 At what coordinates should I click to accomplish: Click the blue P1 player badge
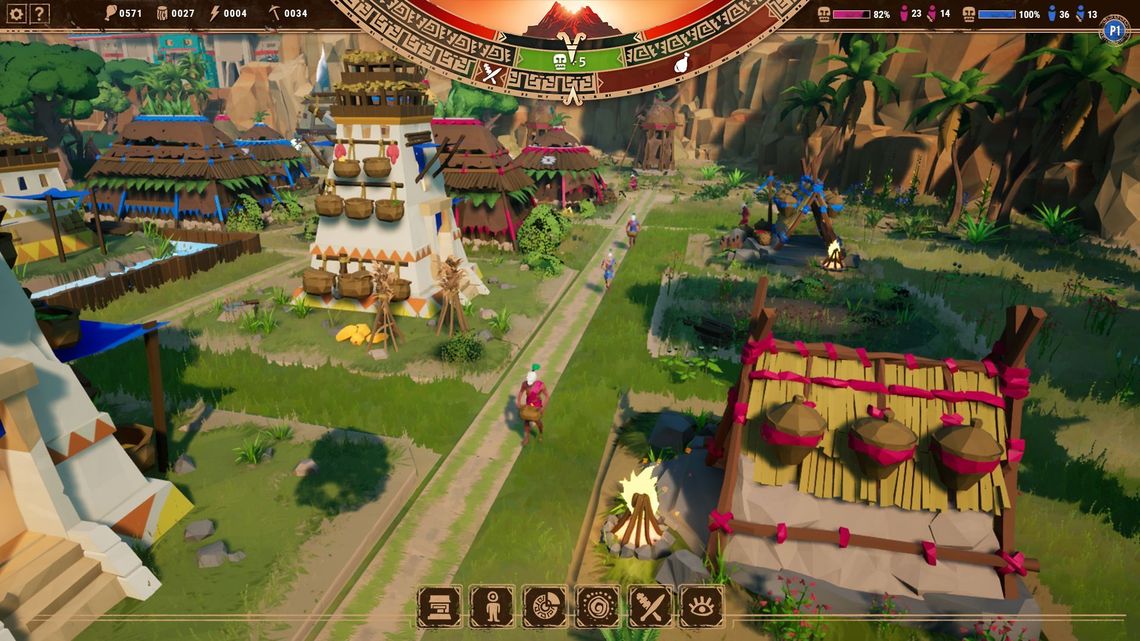point(1115,30)
